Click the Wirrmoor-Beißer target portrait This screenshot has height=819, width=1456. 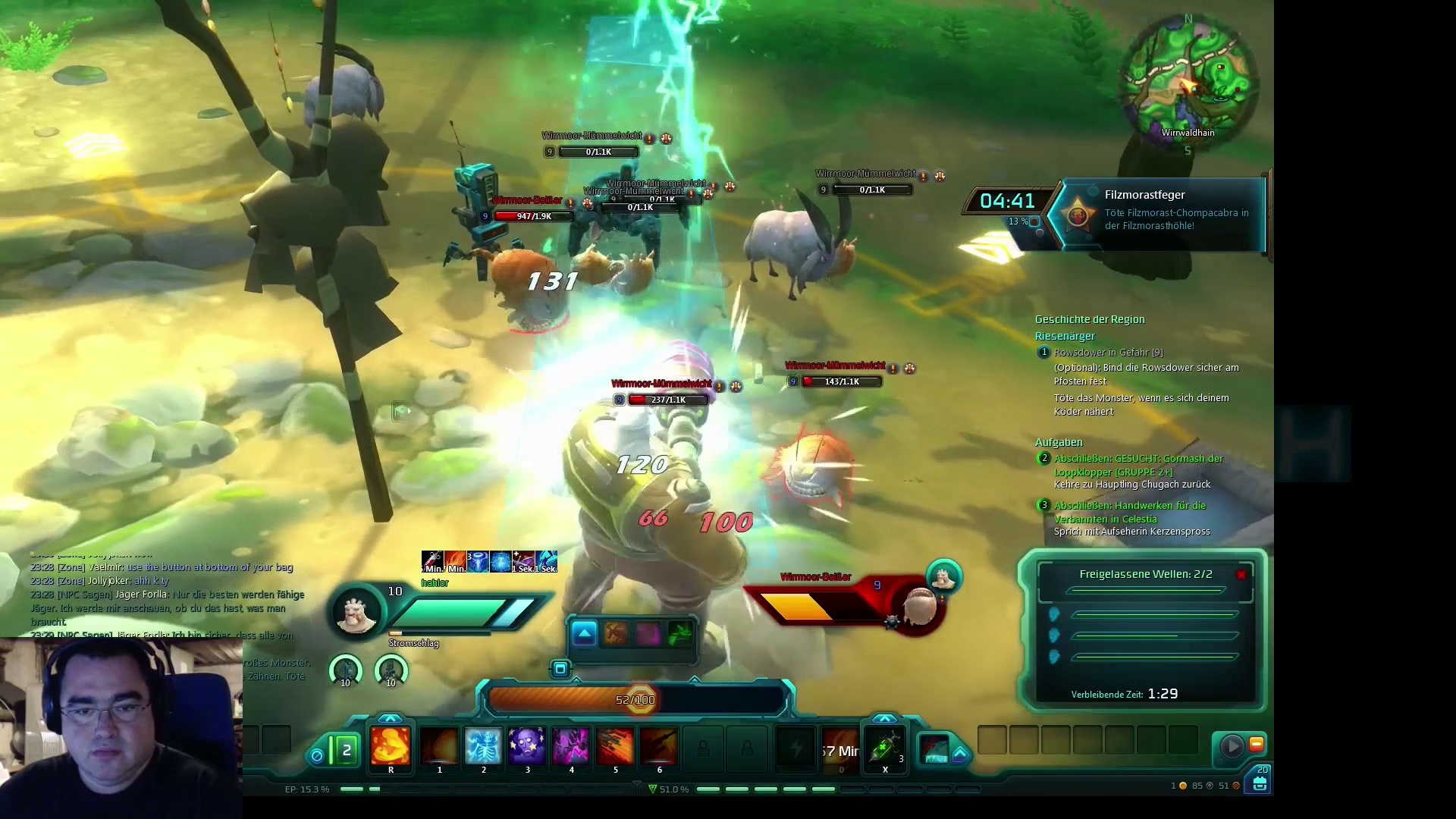[918, 607]
